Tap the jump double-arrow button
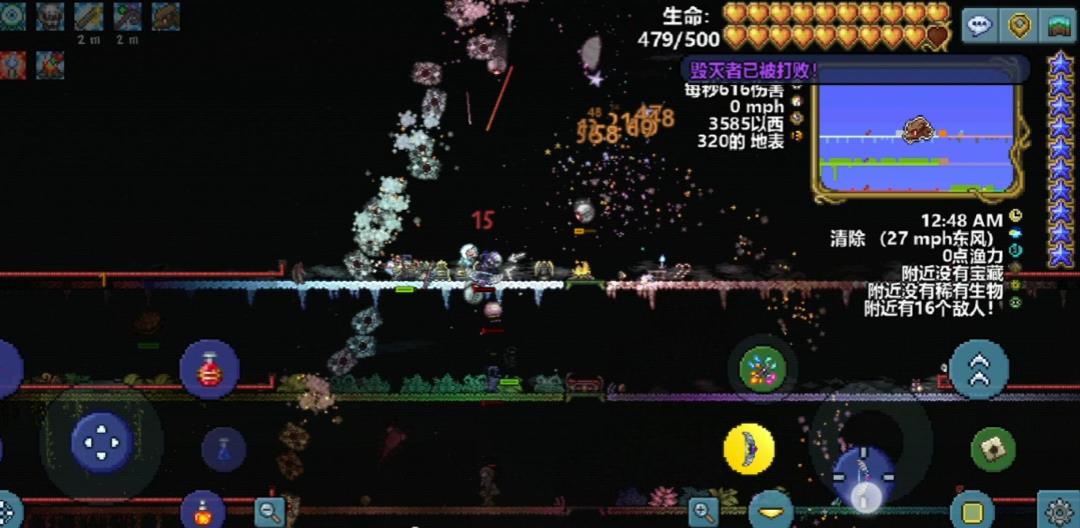Screen dimensions: 1080x528 tap(978, 369)
